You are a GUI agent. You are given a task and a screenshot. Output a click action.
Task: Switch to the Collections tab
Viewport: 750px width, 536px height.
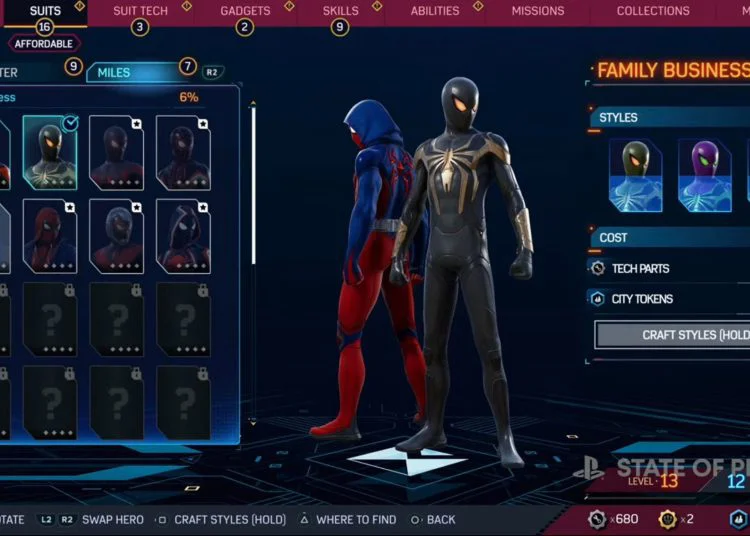click(652, 11)
